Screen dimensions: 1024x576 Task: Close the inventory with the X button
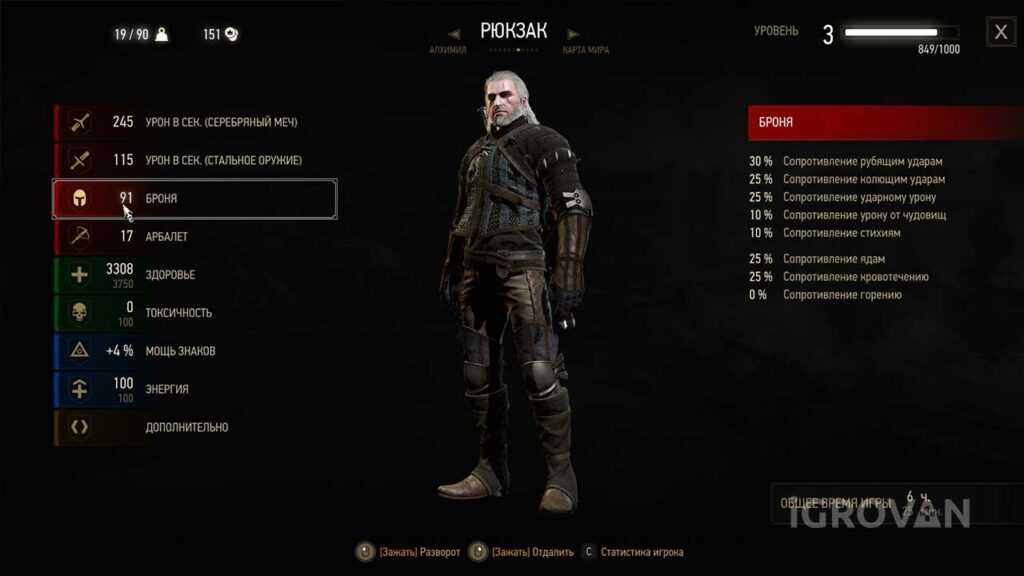tap(1000, 33)
